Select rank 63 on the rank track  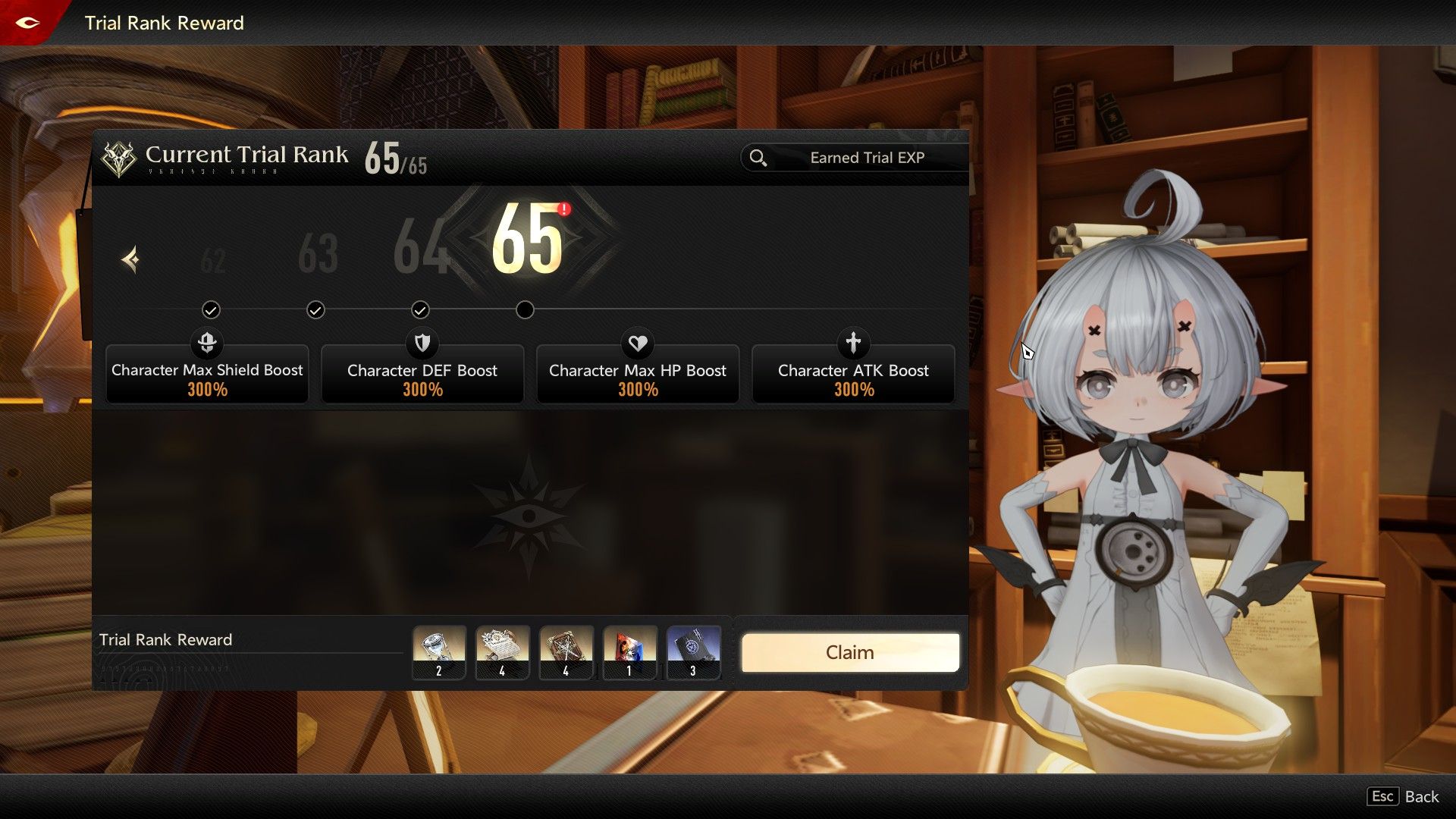point(318,254)
